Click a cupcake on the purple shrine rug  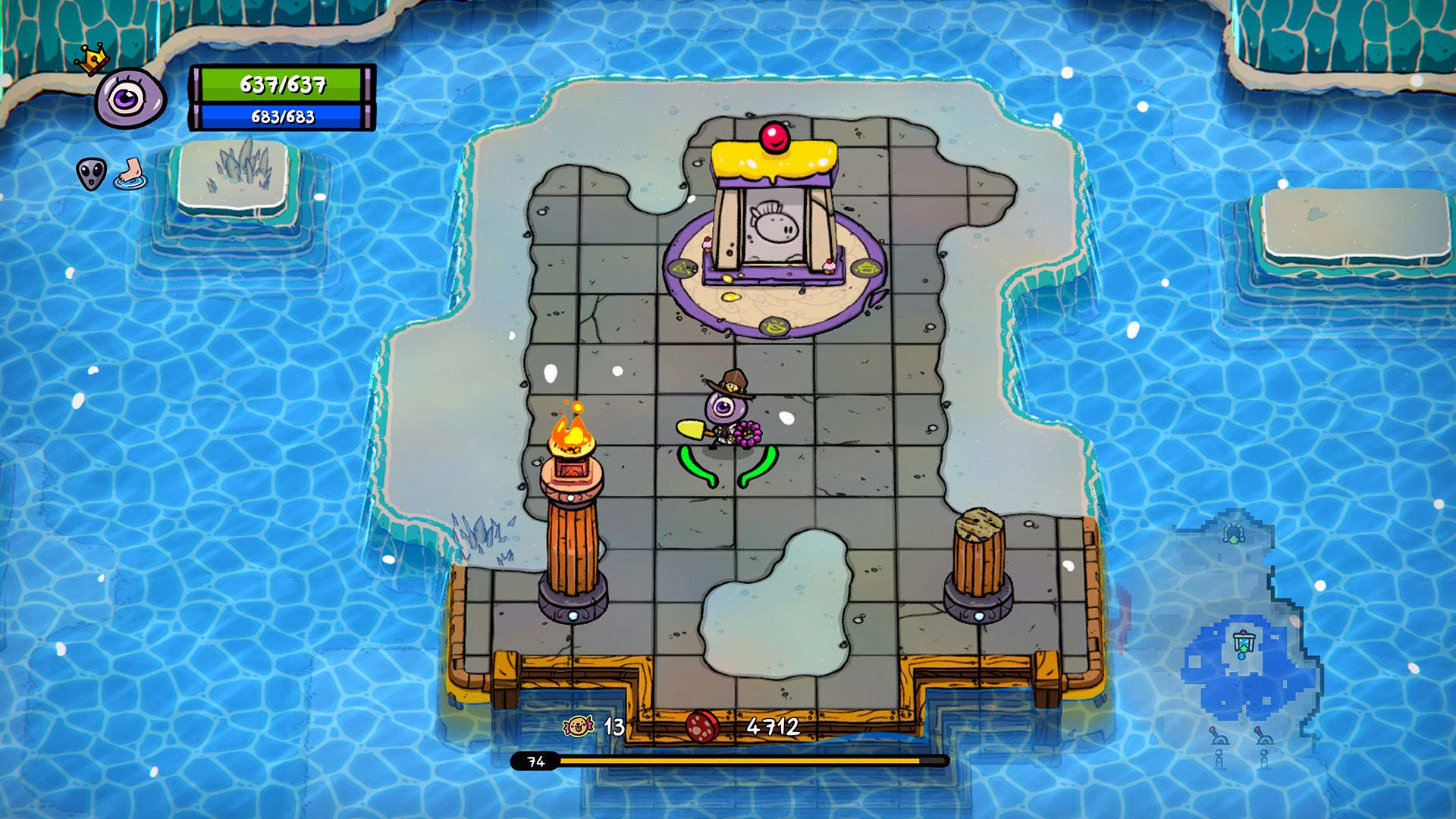tap(830, 267)
